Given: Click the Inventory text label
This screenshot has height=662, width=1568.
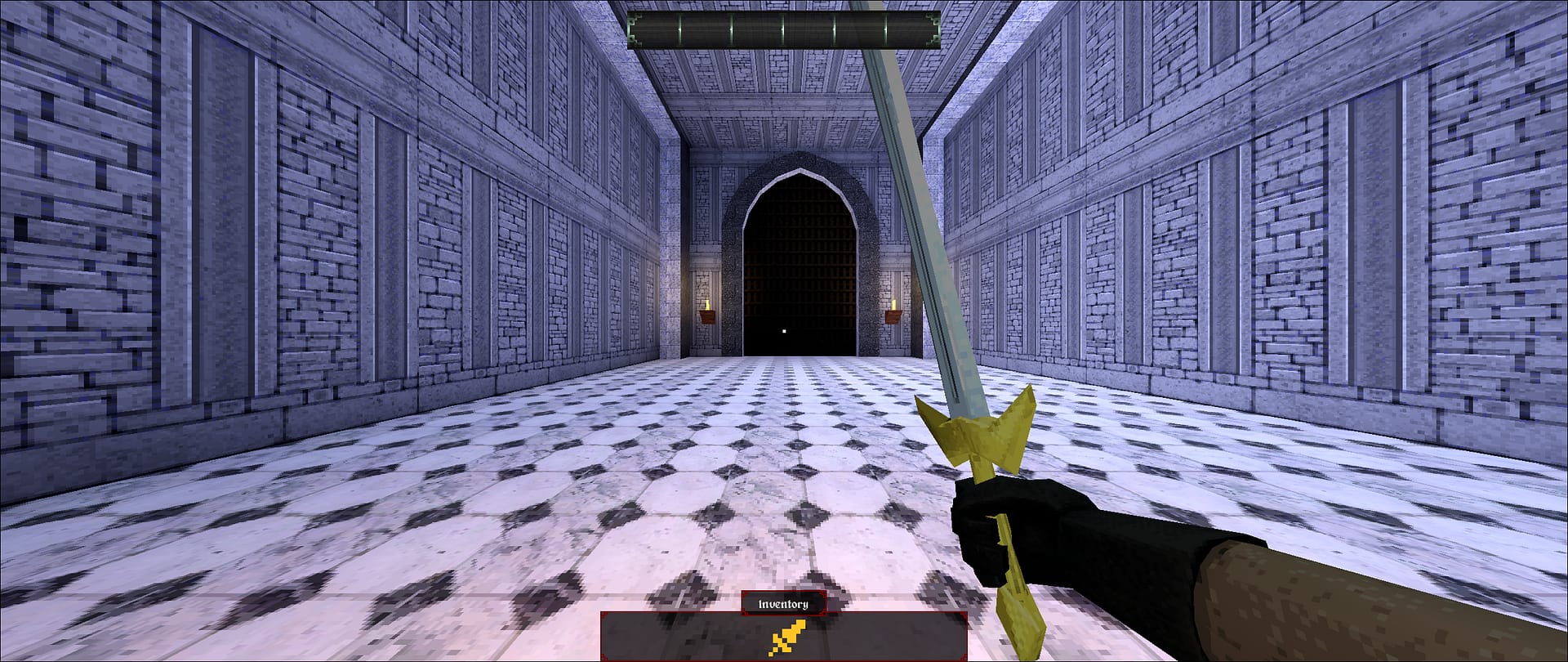Looking at the screenshot, I should click(782, 605).
